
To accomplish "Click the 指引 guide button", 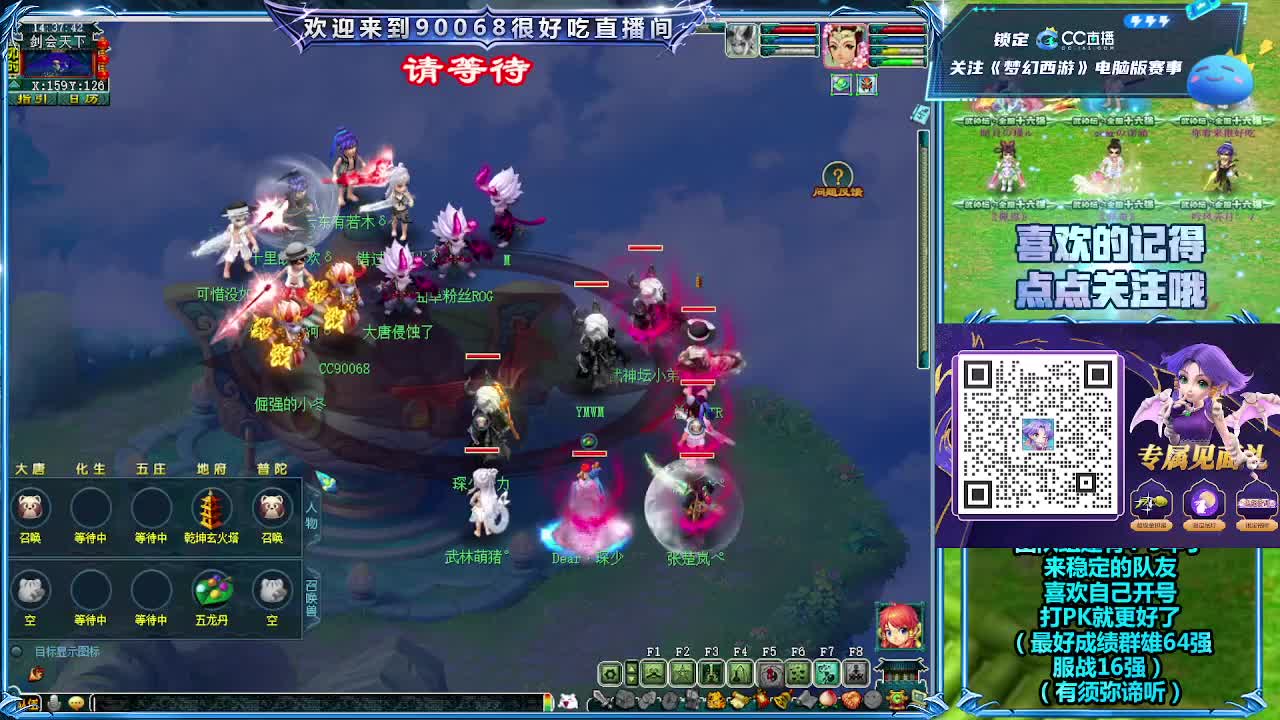I will click(33, 99).
